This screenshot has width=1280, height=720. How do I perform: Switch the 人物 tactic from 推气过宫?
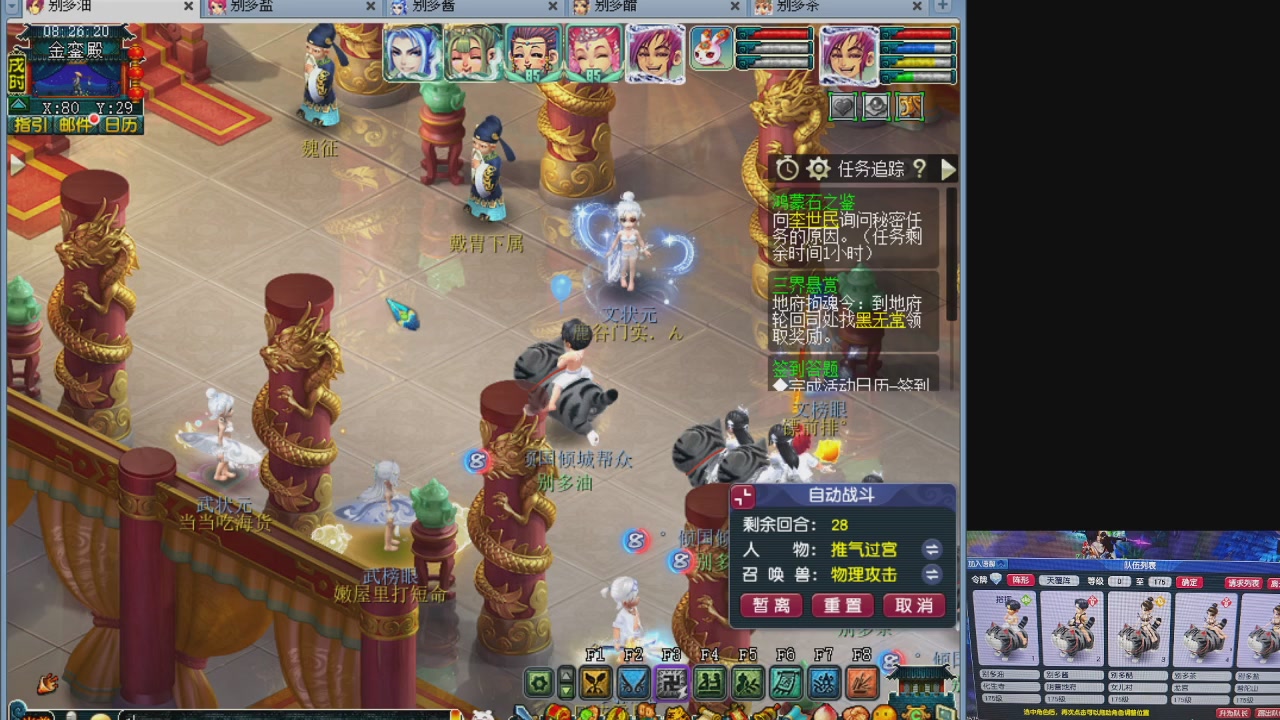(932, 549)
